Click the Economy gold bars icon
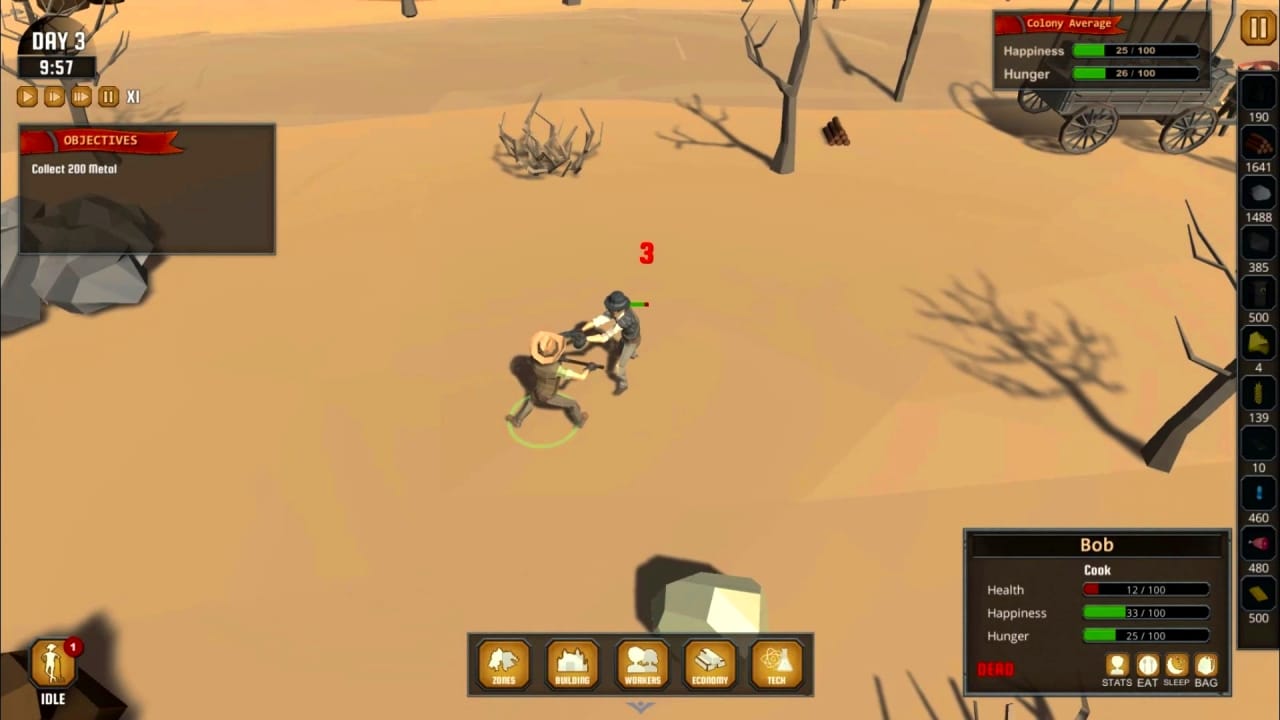The height and width of the screenshot is (720, 1280). coord(709,662)
